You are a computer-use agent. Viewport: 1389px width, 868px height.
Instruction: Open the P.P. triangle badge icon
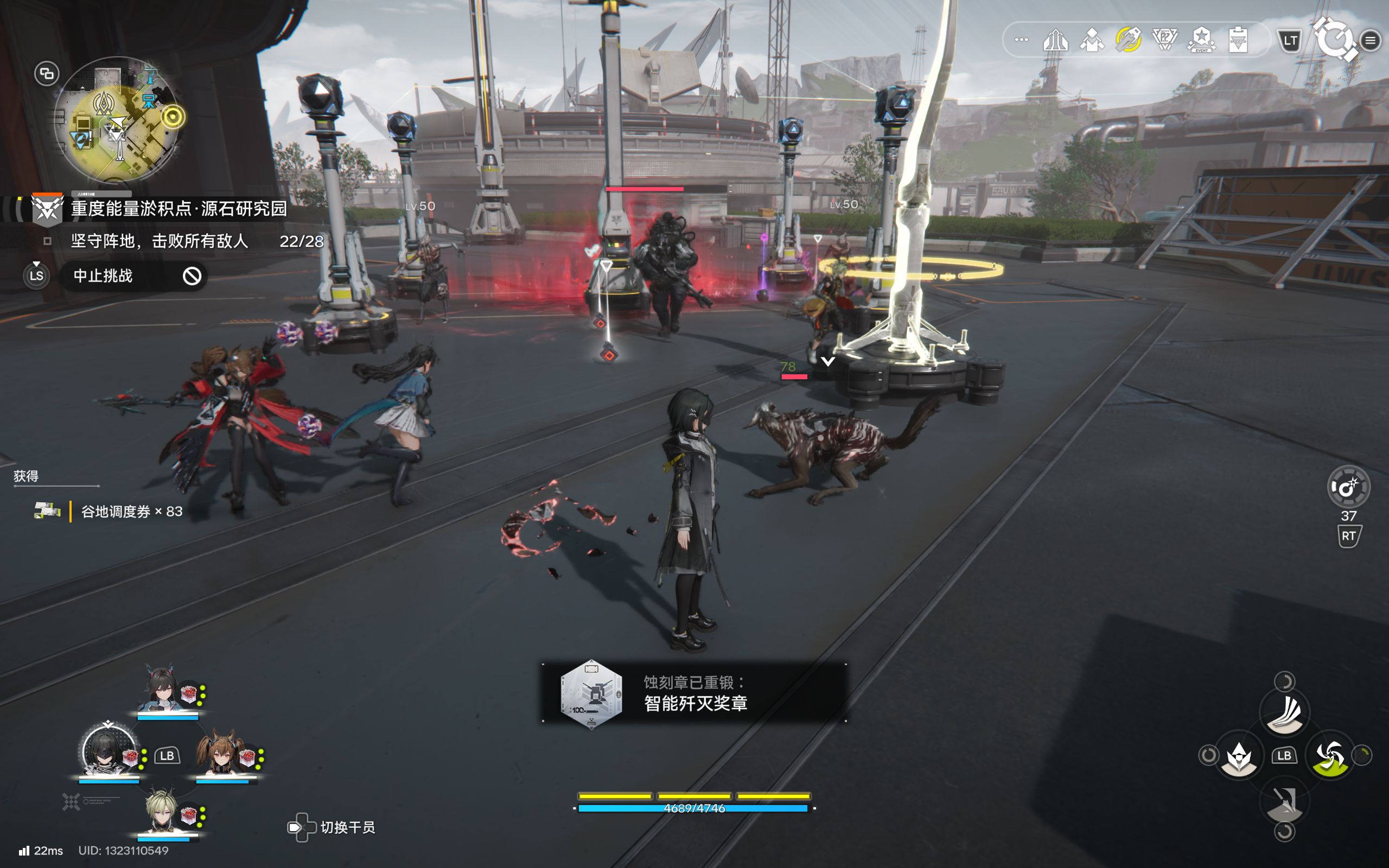[x=1164, y=40]
